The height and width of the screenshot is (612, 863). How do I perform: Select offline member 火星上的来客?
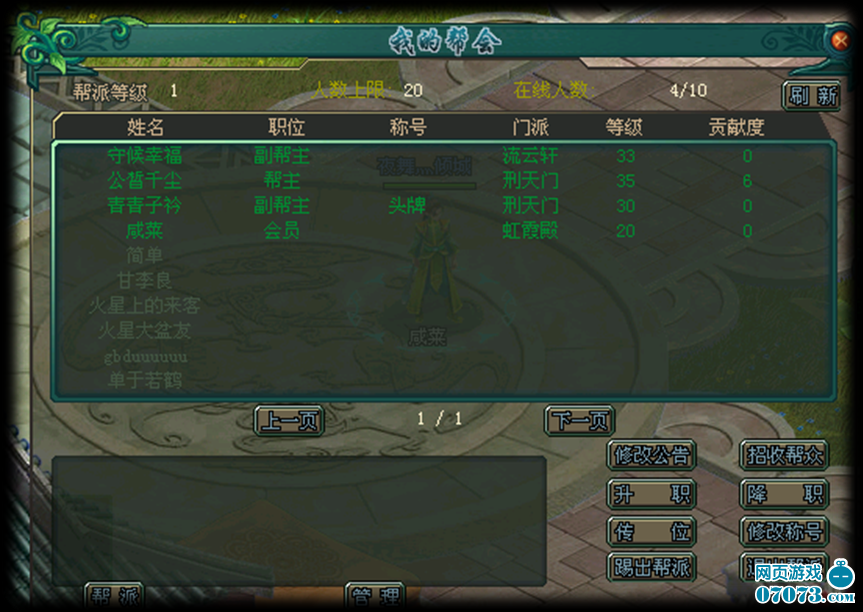click(x=145, y=306)
